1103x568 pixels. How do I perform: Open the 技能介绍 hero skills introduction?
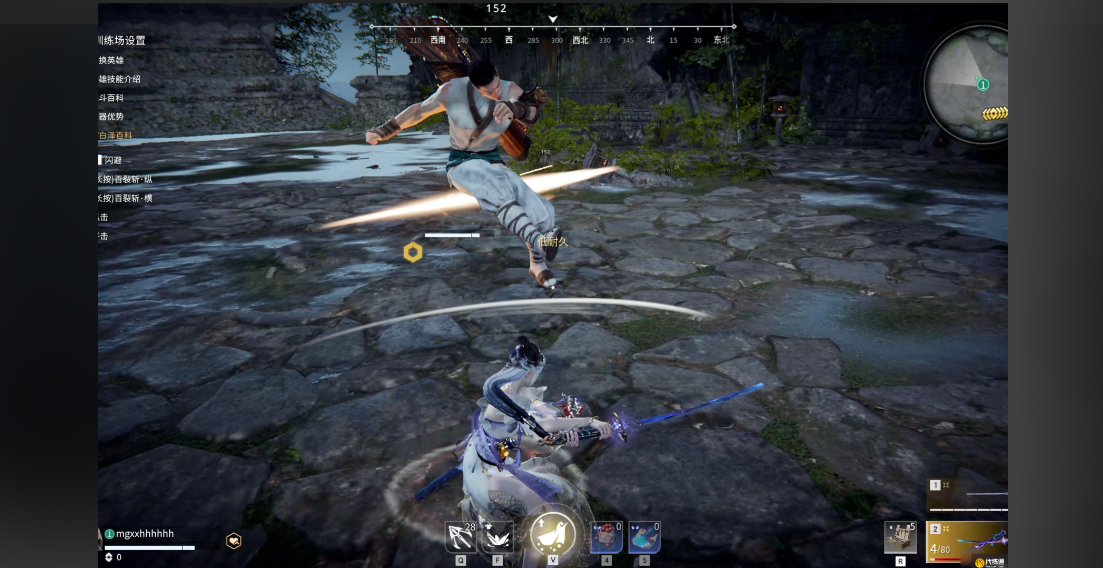tap(120, 79)
